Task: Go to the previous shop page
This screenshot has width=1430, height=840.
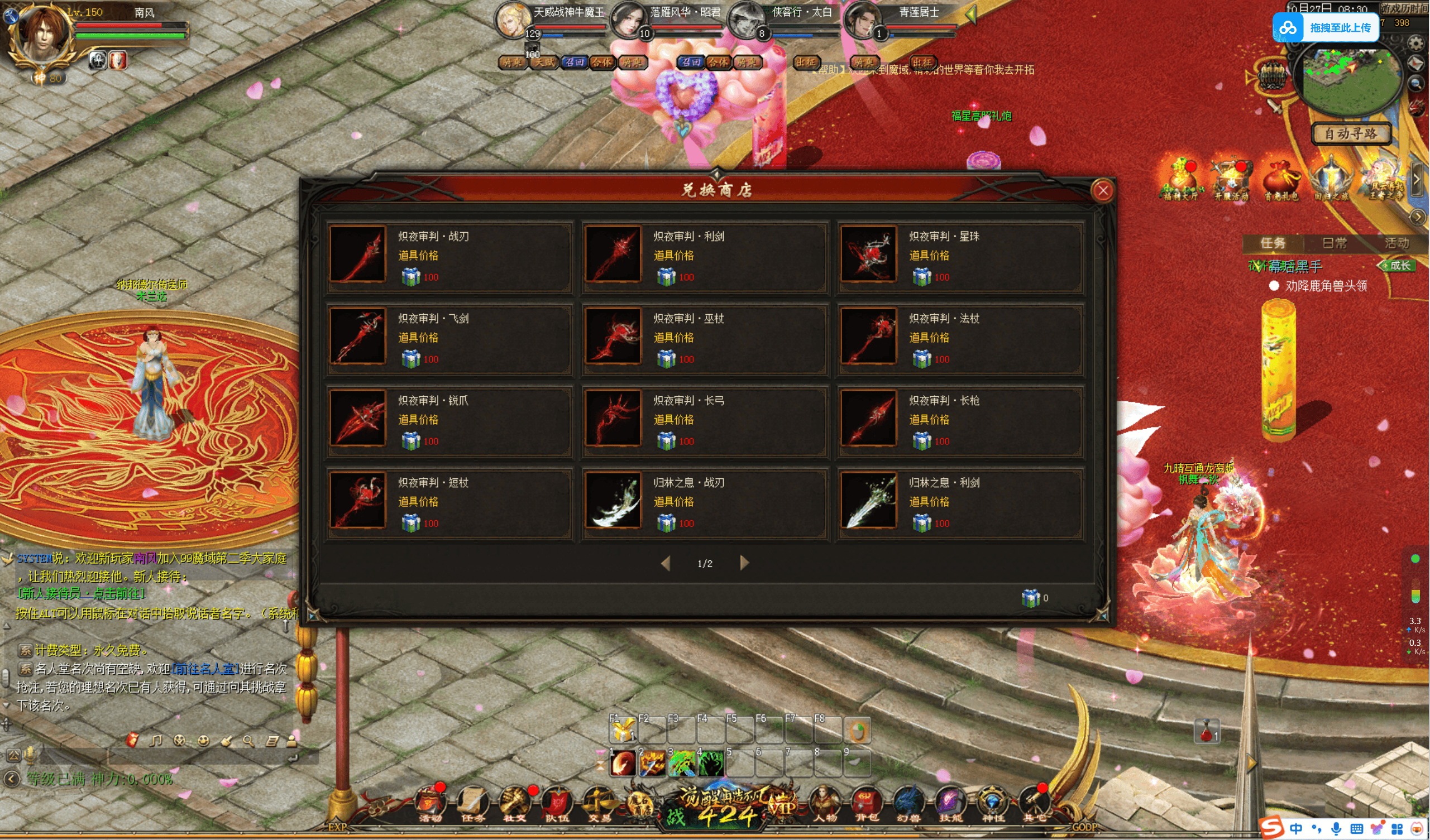Action: (666, 563)
